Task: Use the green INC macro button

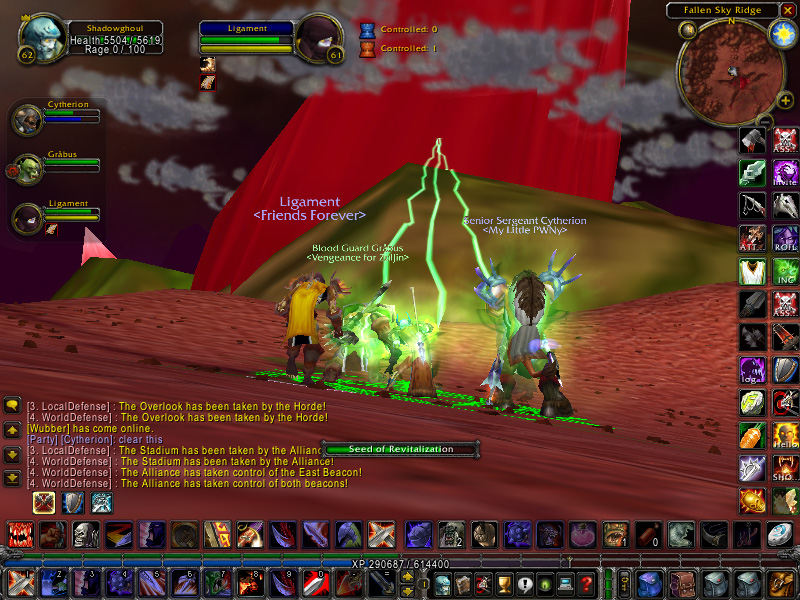Action: 785,272
